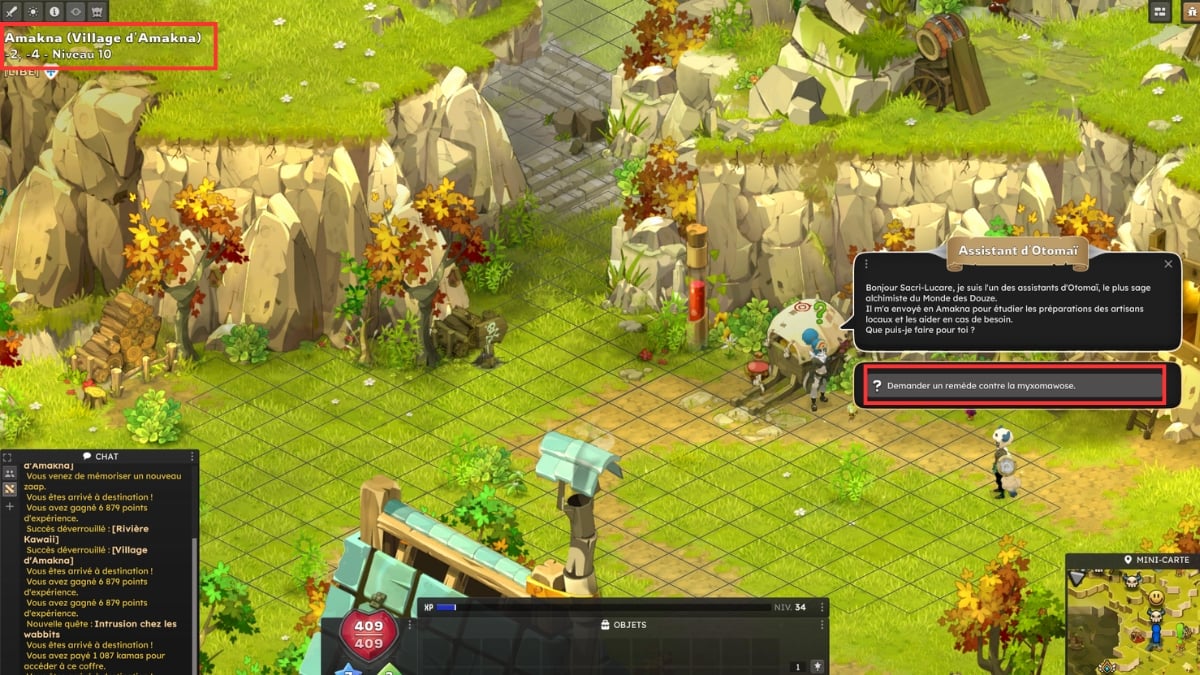1200x675 pixels.
Task: Choose "Demander un remède contre la myxomawose" reply
Action: 1015,386
